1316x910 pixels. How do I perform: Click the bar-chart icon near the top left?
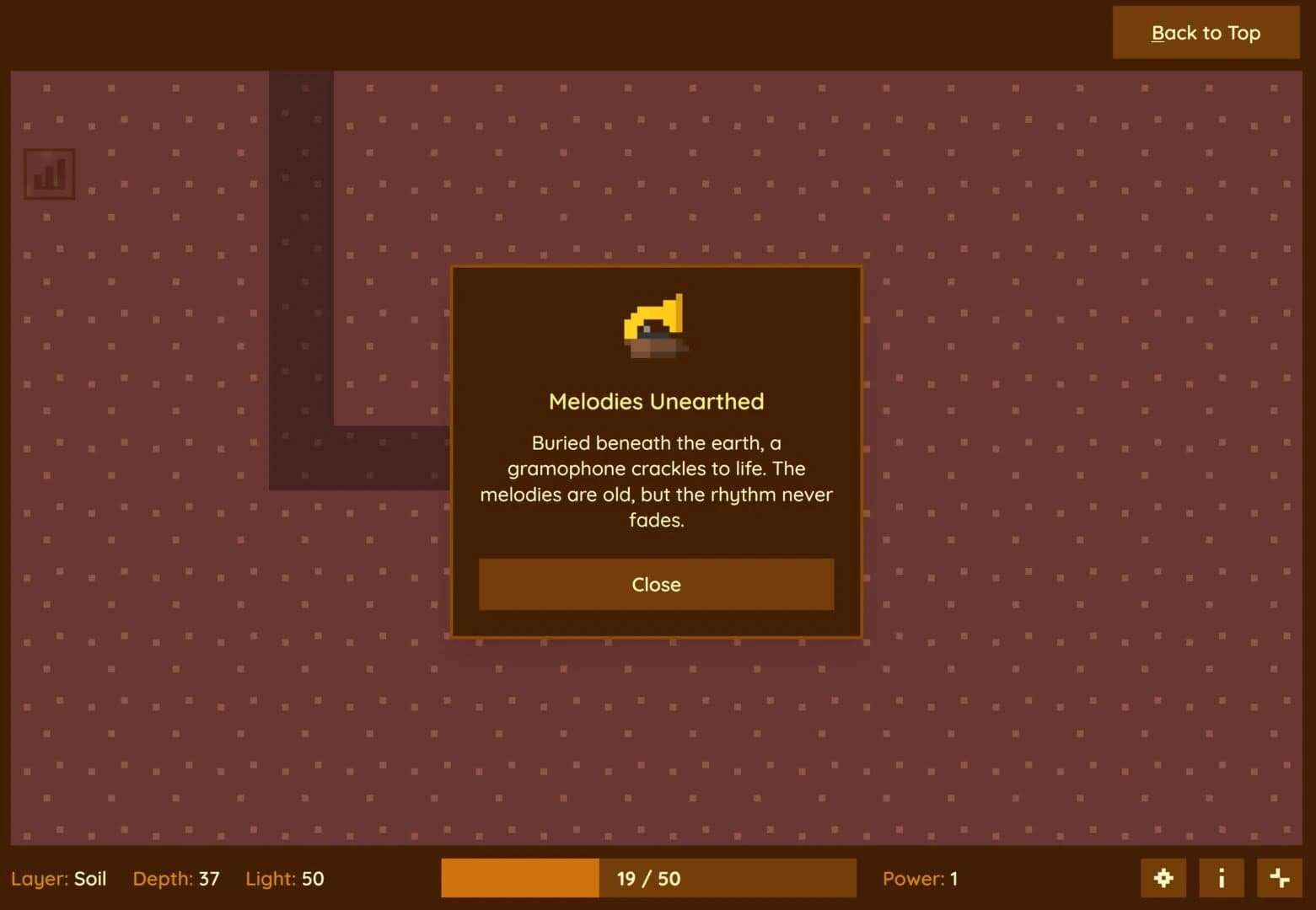pos(49,174)
